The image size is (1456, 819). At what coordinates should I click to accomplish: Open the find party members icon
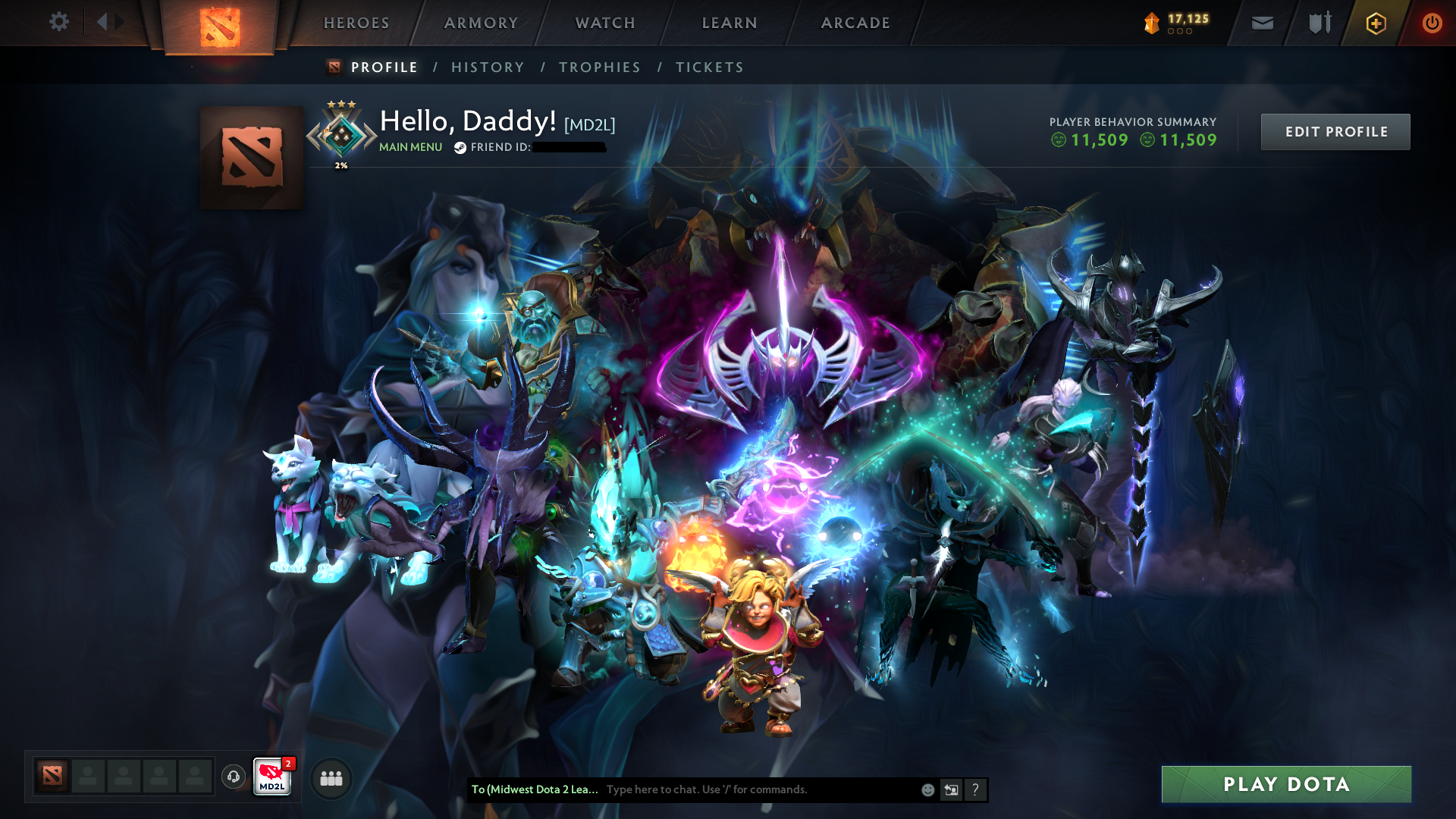tap(330, 778)
